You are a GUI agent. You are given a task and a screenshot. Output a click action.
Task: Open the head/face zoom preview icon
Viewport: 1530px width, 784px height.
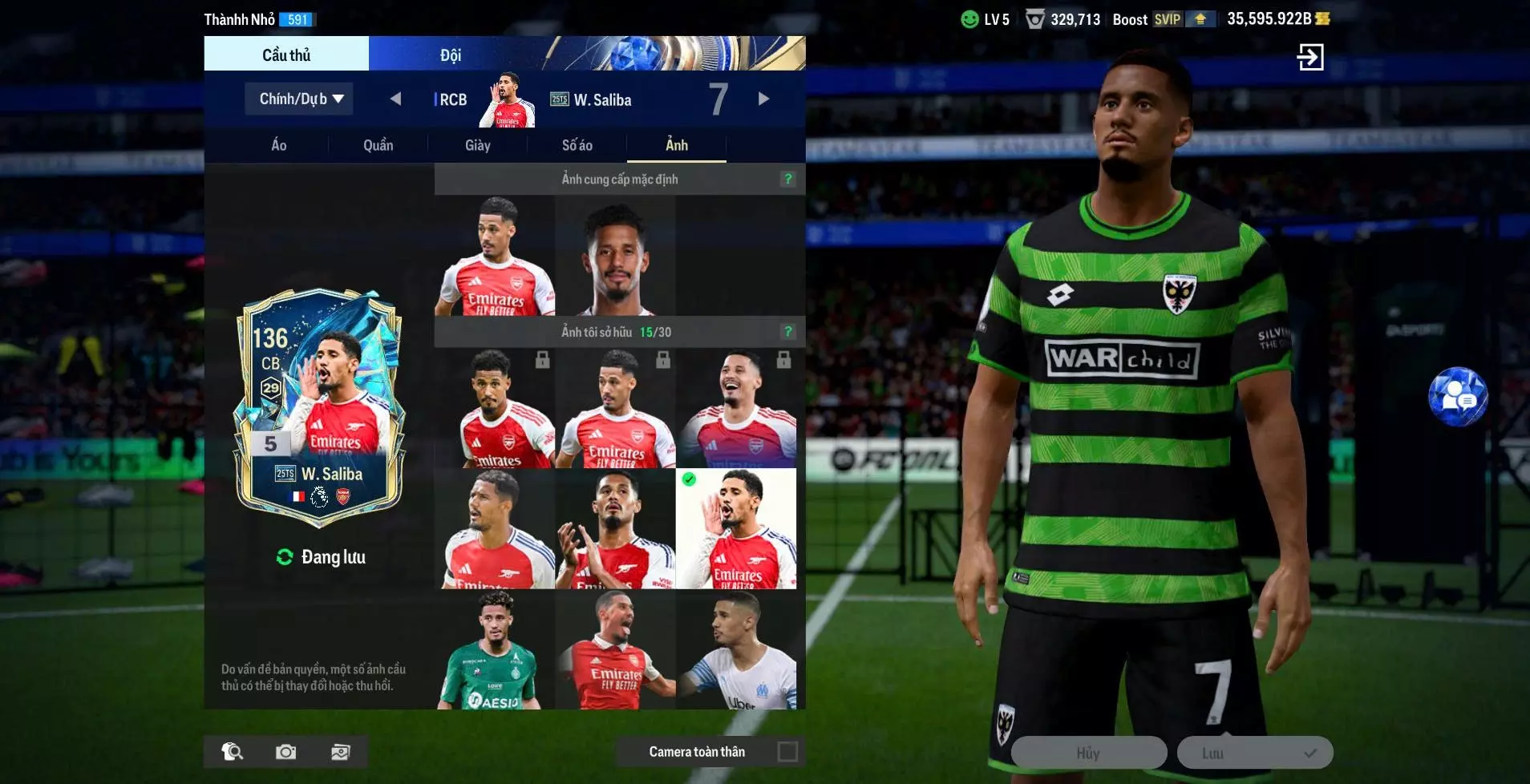(231, 751)
